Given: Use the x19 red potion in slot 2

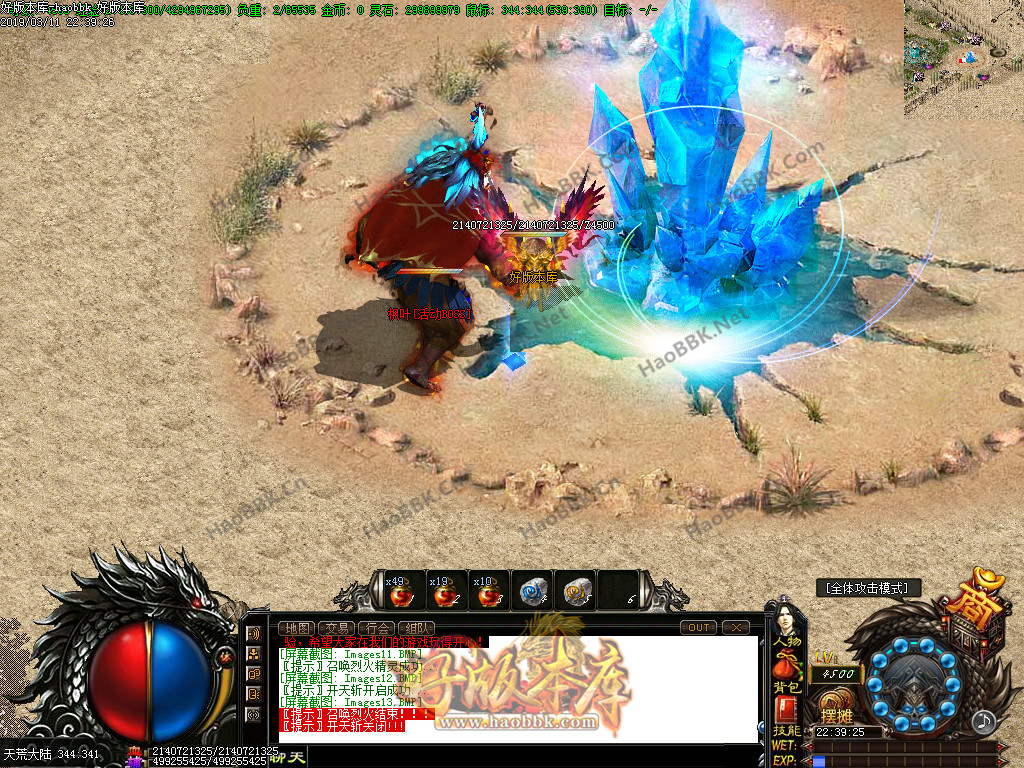Looking at the screenshot, I should tap(444, 592).
